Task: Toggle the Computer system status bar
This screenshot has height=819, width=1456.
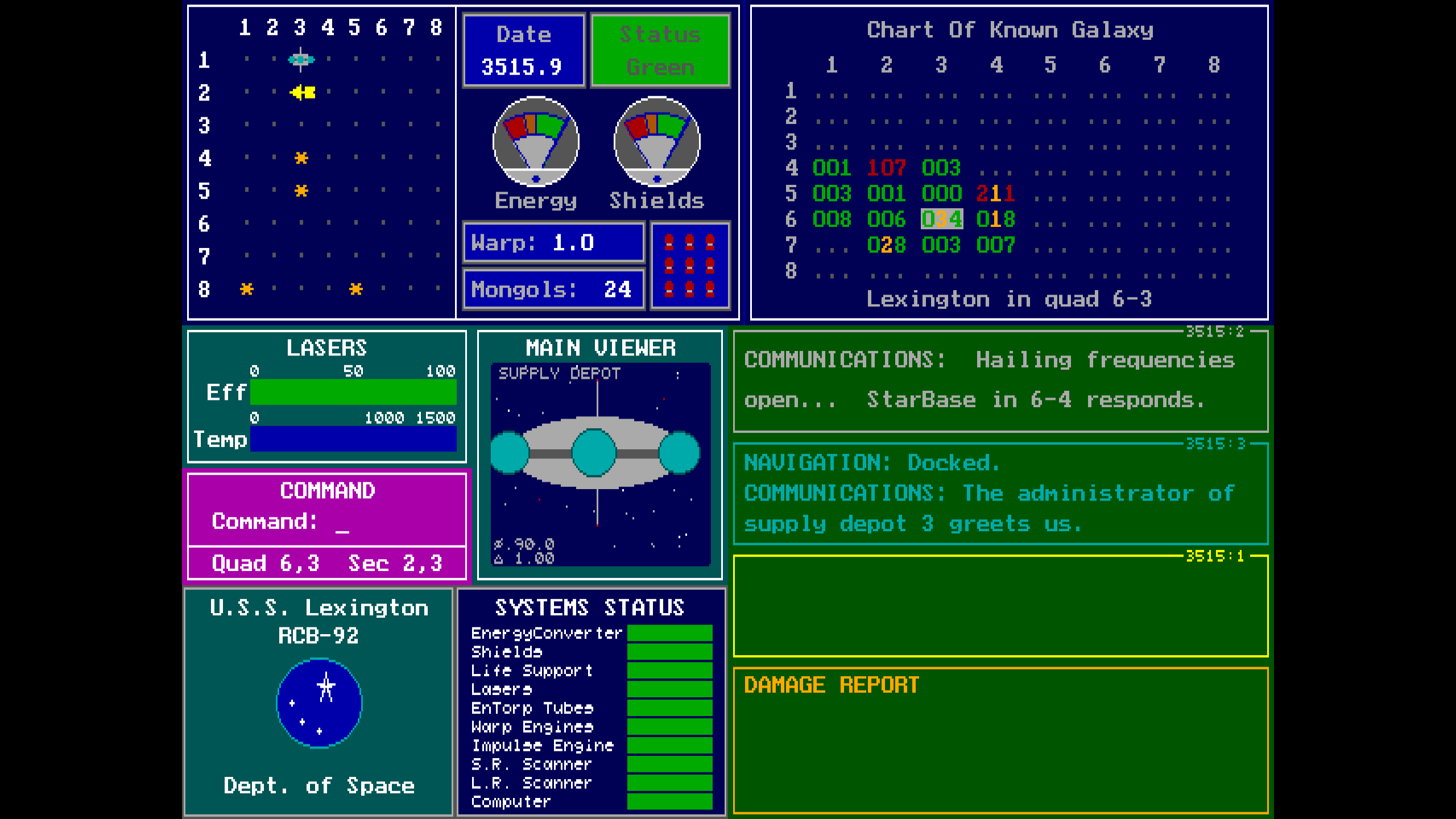Action: pyautogui.click(x=669, y=802)
